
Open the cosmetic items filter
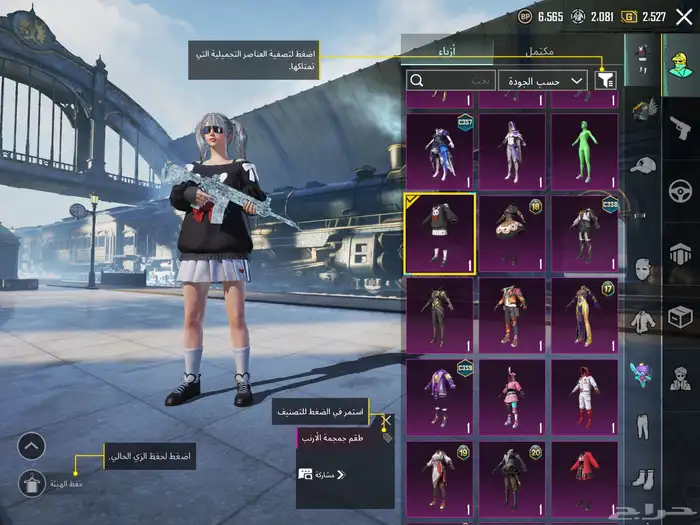[x=605, y=80]
